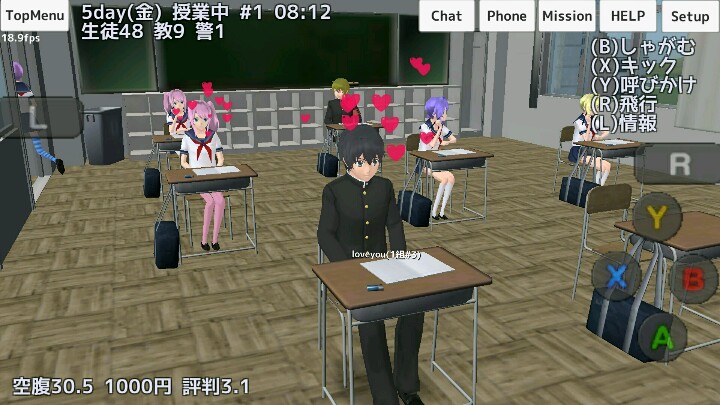Show the Mission list
Screen dimensions: 720x405
[x=567, y=15]
